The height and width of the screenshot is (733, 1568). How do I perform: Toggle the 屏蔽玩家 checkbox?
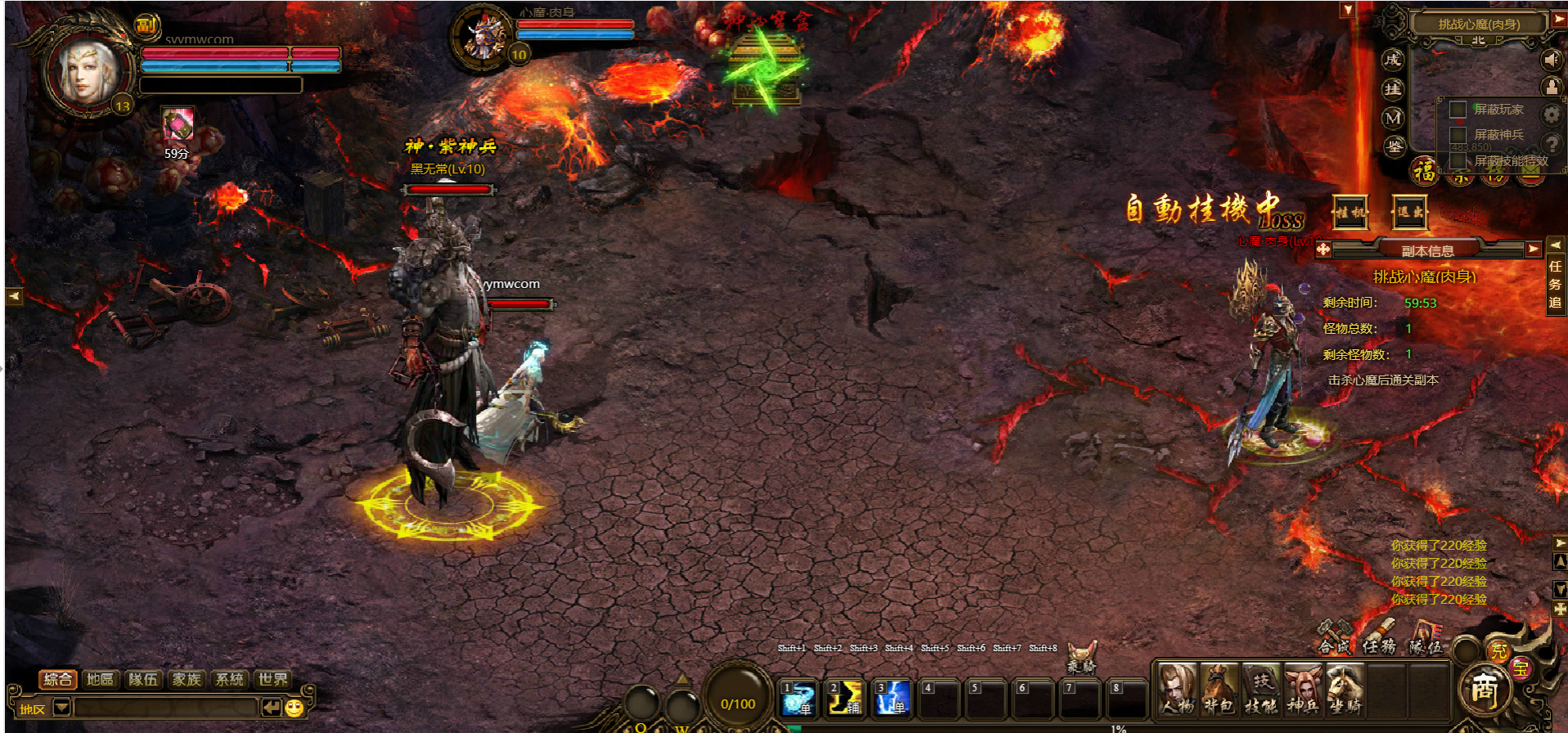(x=1458, y=110)
